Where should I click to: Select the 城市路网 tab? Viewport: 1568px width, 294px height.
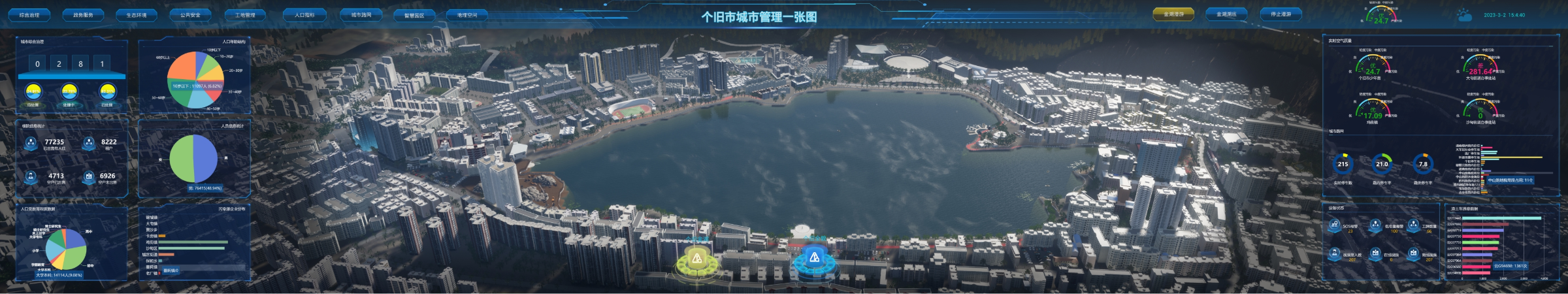[361, 14]
